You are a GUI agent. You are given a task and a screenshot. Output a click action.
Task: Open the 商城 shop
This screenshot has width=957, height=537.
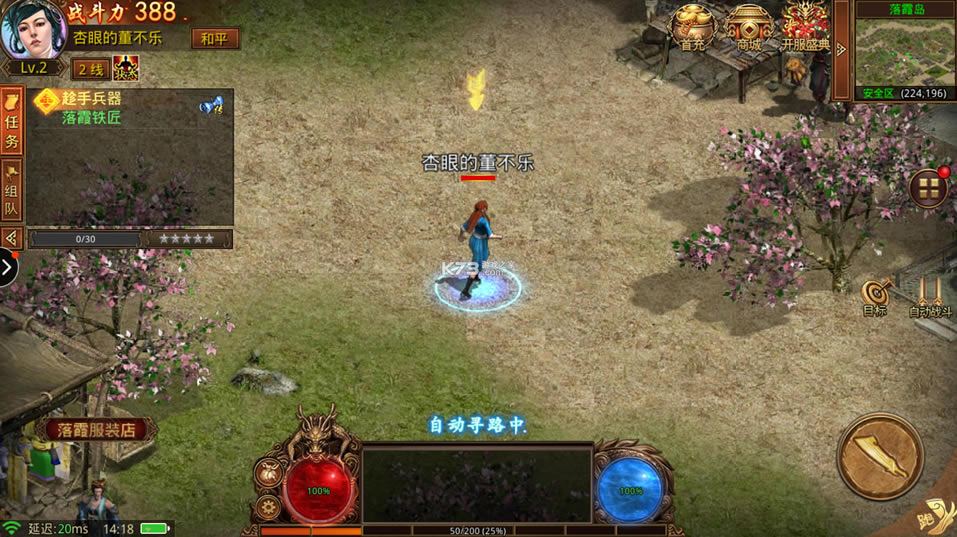(x=749, y=27)
